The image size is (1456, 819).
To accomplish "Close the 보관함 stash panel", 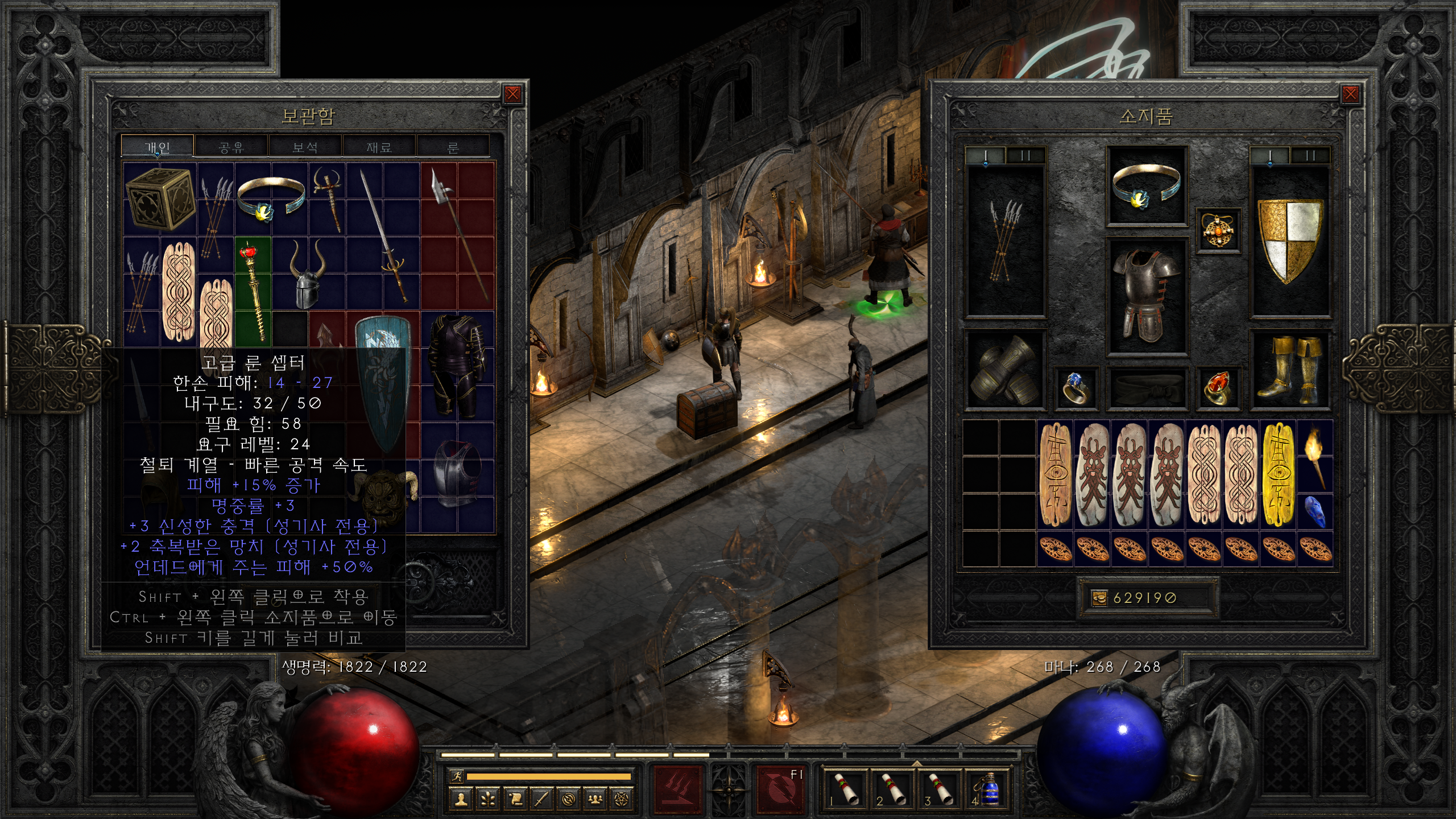I will pos(512,94).
